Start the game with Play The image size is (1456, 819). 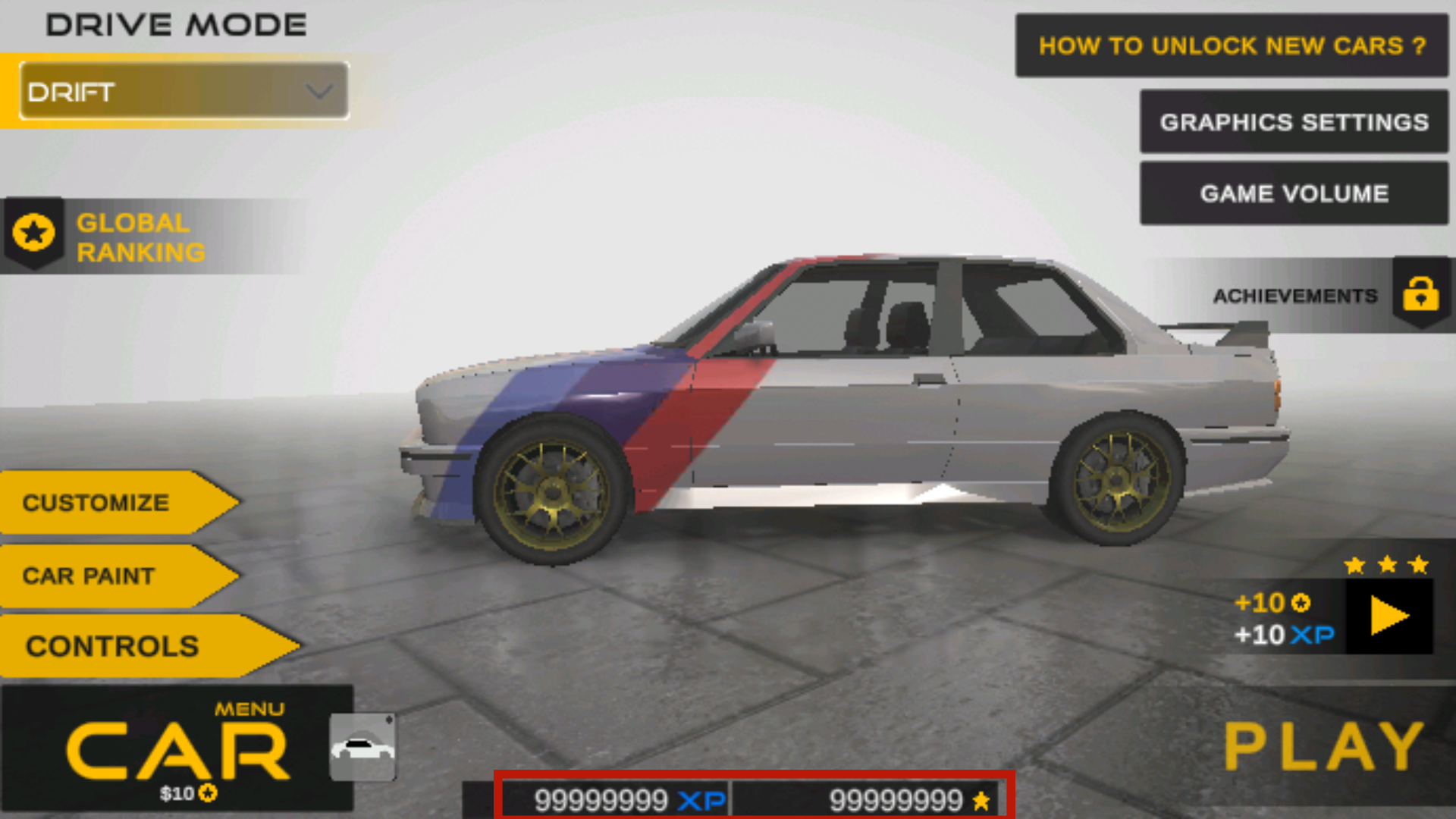pyautogui.click(x=1324, y=748)
